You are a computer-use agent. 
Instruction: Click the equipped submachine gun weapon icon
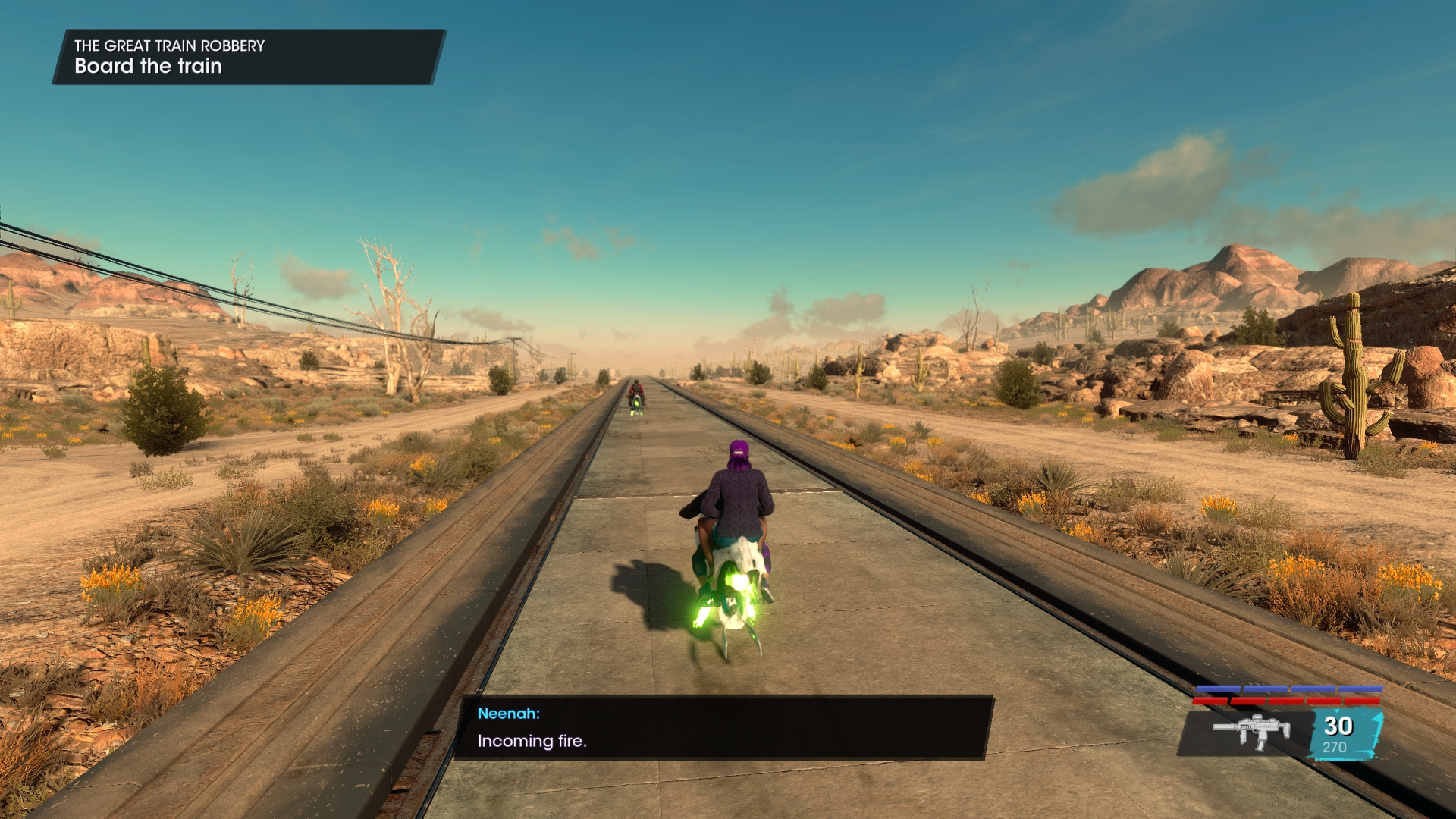pyautogui.click(x=1250, y=732)
